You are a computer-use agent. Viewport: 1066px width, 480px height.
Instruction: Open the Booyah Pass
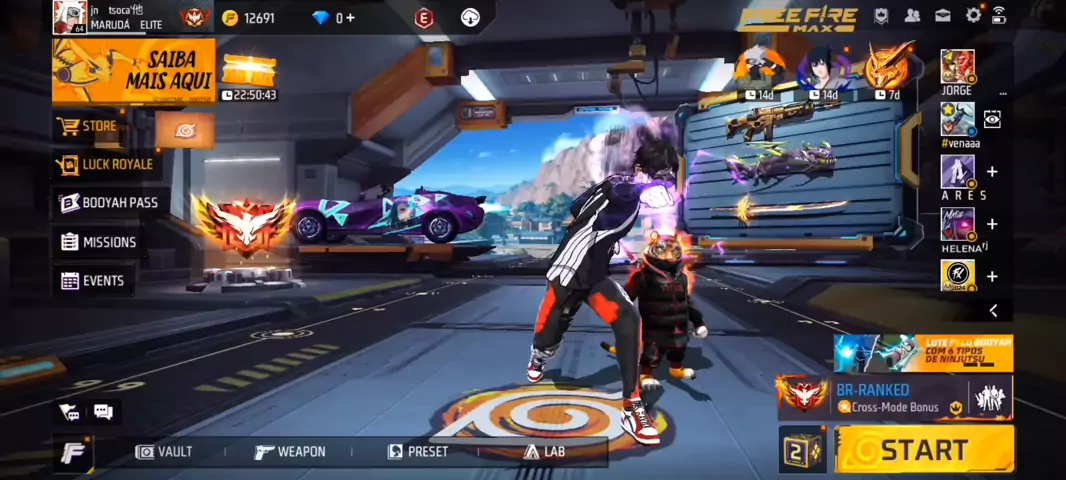point(108,203)
